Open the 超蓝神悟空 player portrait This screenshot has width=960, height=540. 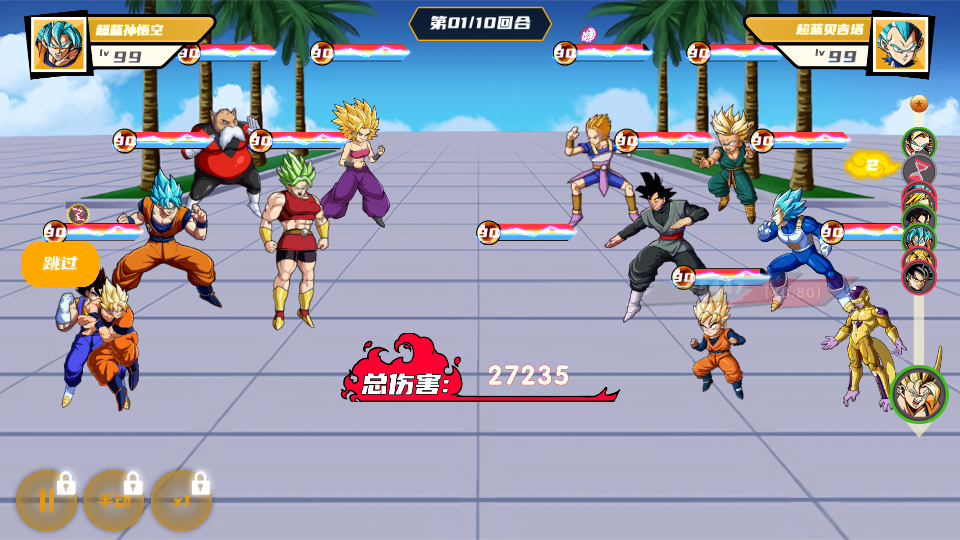click(x=59, y=45)
